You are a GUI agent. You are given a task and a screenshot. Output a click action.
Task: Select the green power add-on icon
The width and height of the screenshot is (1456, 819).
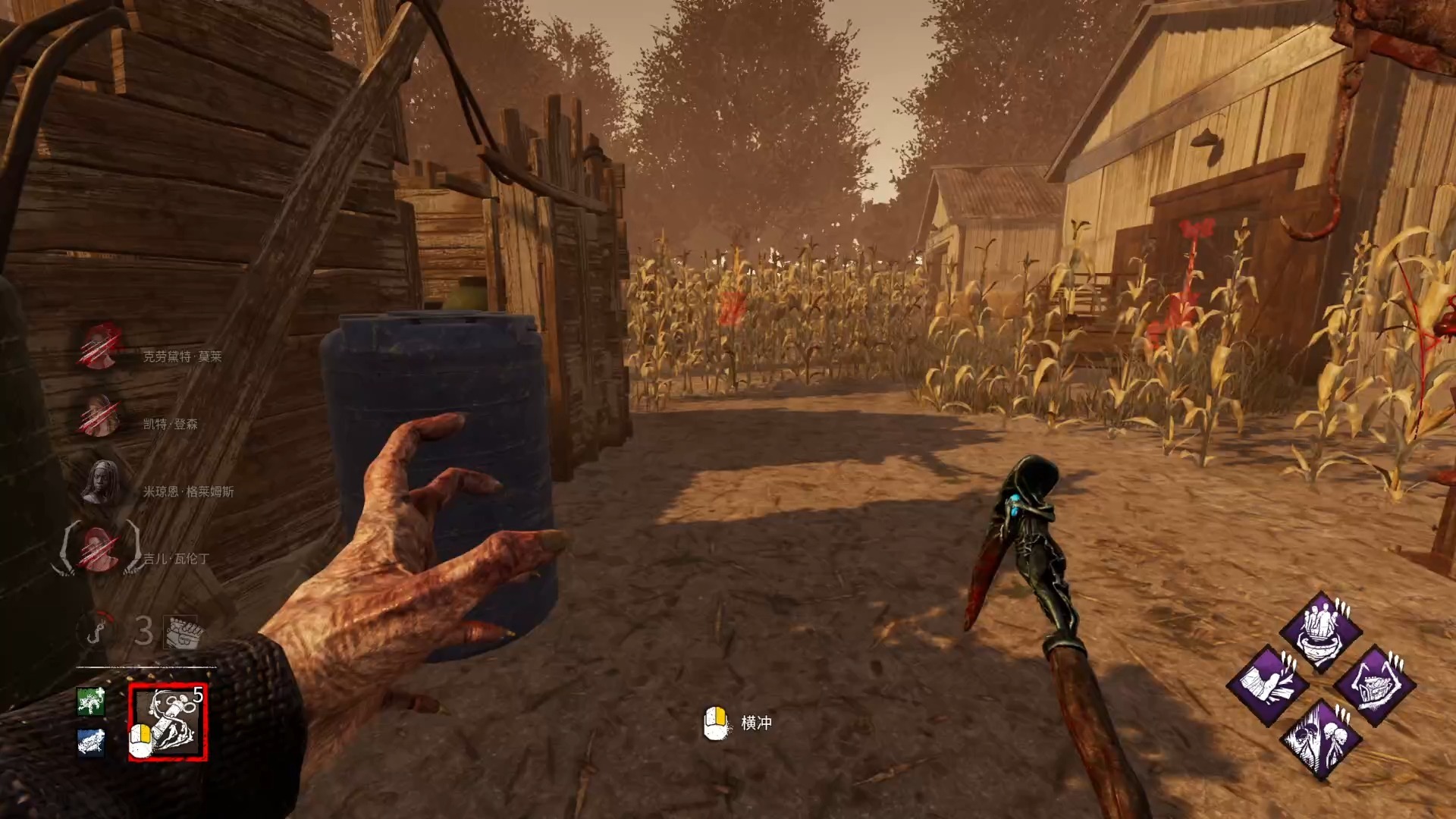pos(91,701)
